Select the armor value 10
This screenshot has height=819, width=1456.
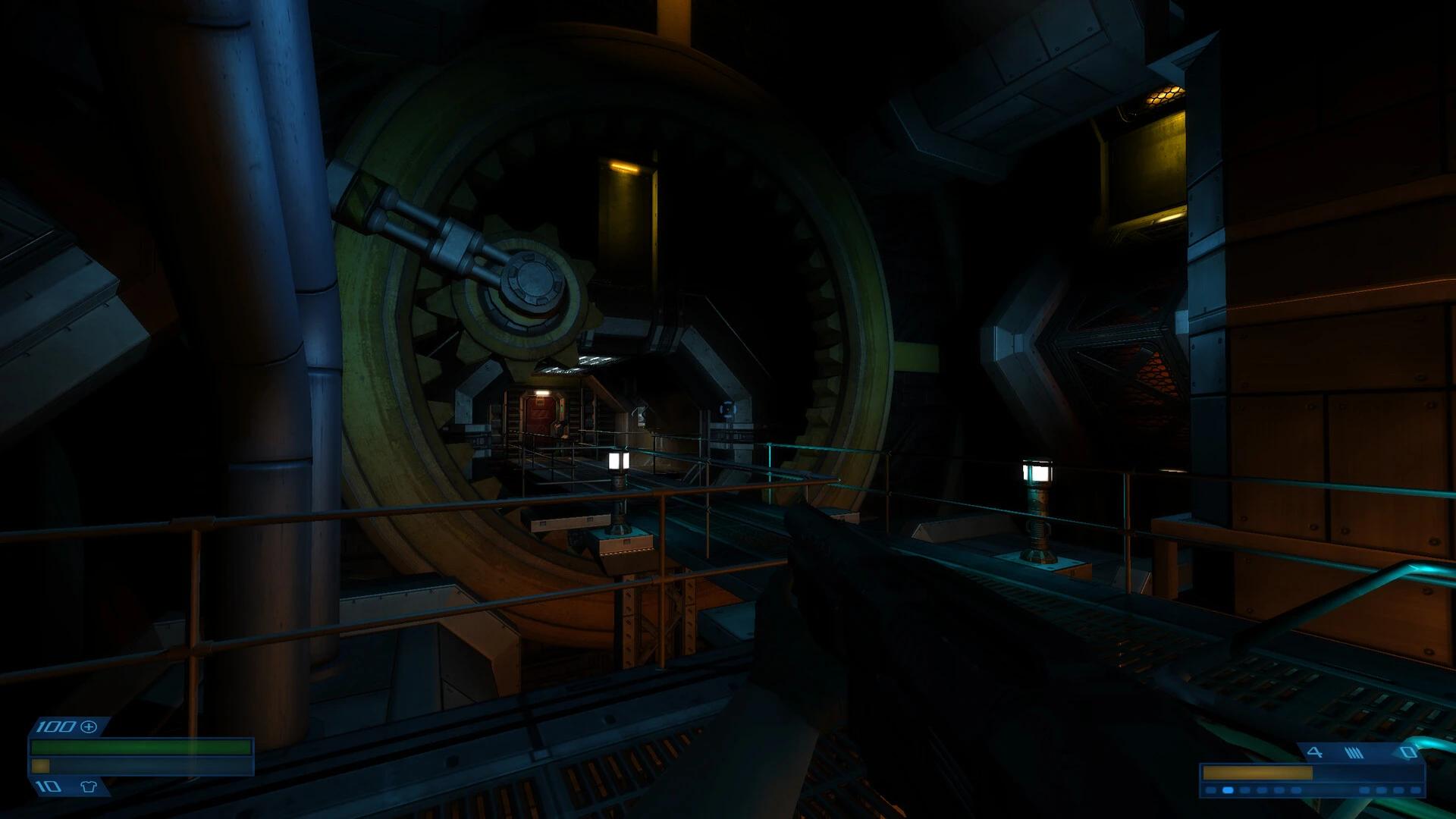coord(47,786)
